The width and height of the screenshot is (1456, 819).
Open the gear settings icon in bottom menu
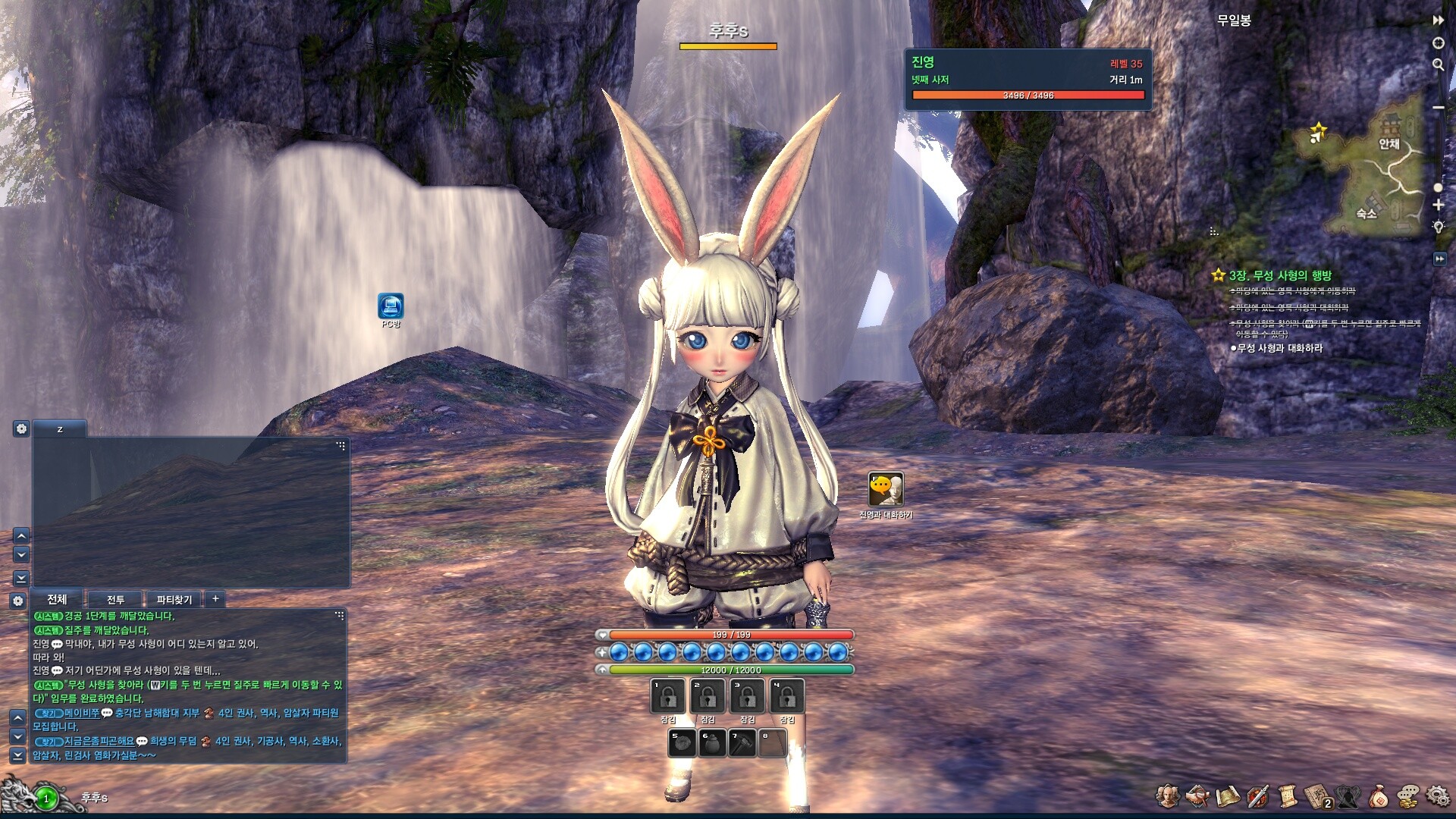[x=1437, y=795]
